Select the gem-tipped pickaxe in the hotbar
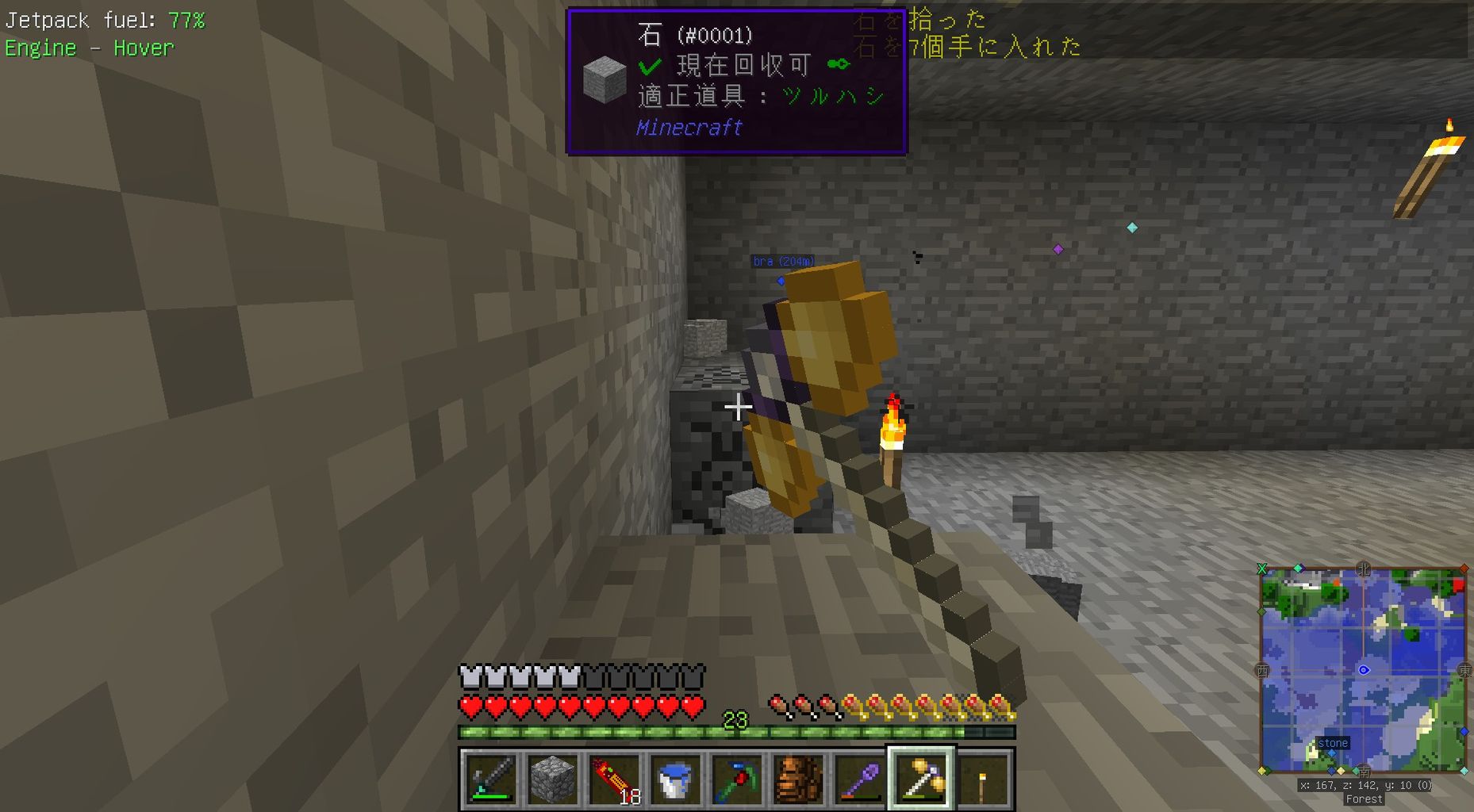This screenshot has width=1474, height=812. pos(737,779)
